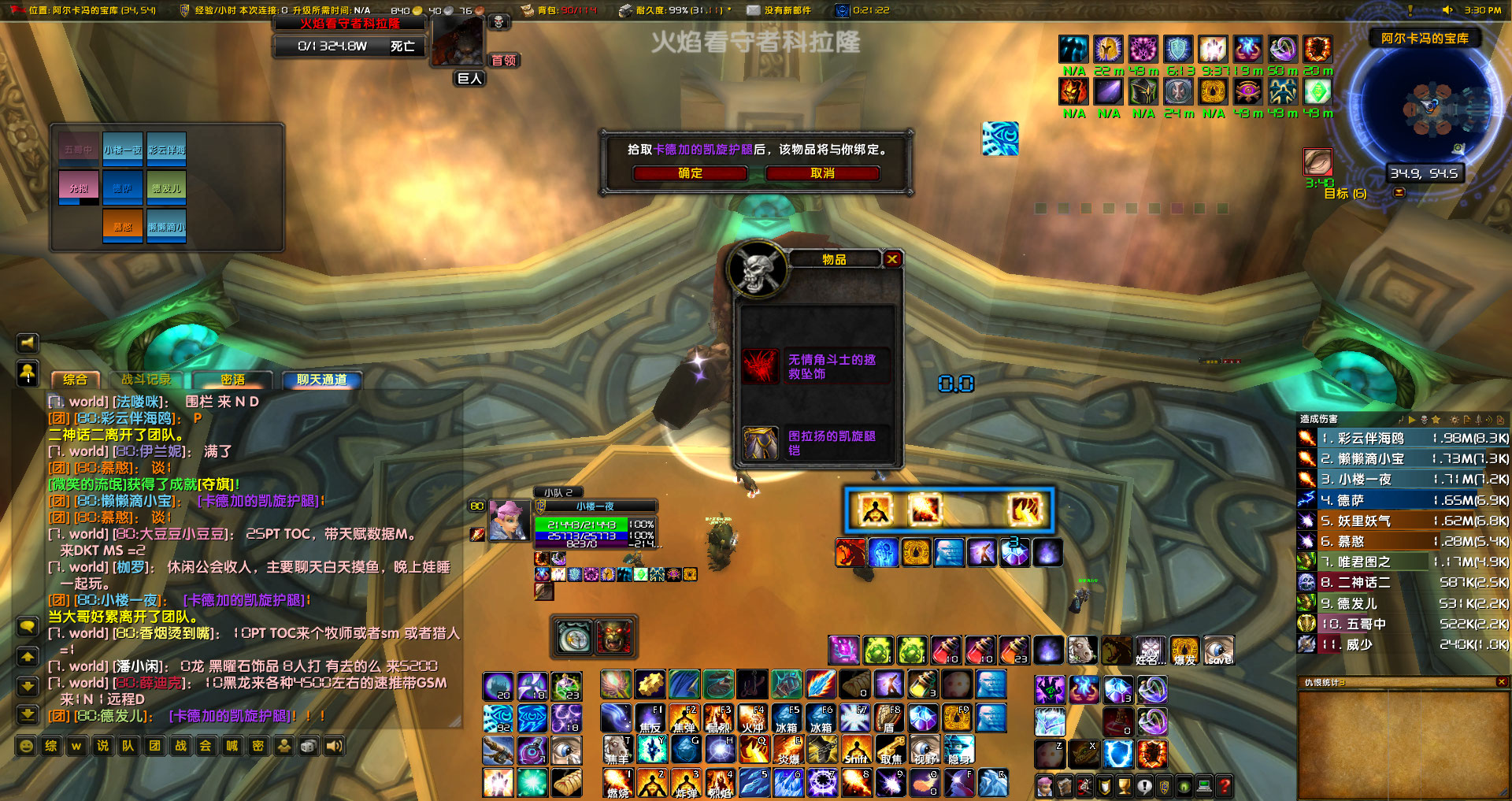Open the red question mark help button
The image size is (1512, 801).
point(1225,785)
